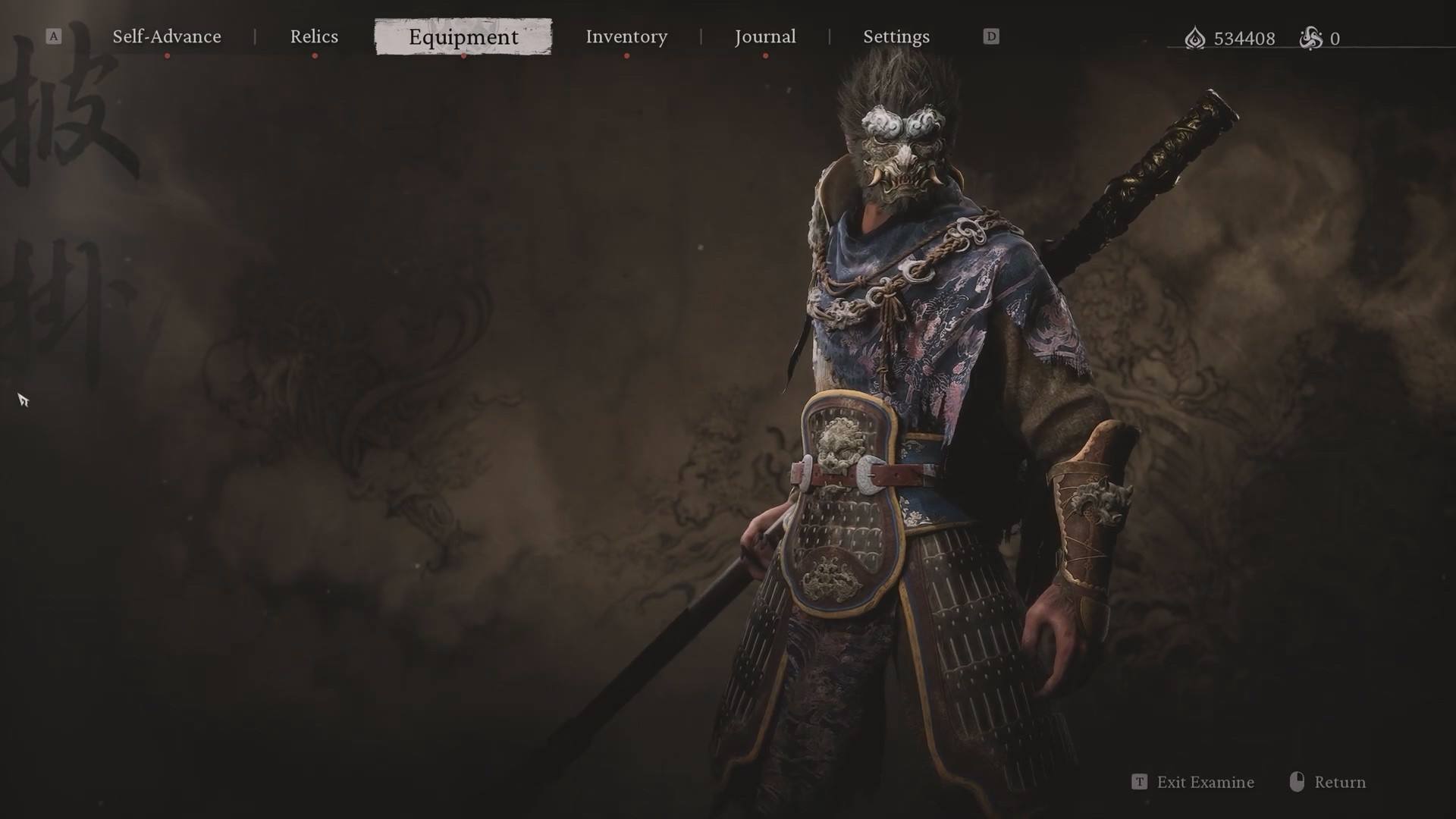Show the Journal tab
Viewport: 1456px width, 819px height.
tap(765, 36)
